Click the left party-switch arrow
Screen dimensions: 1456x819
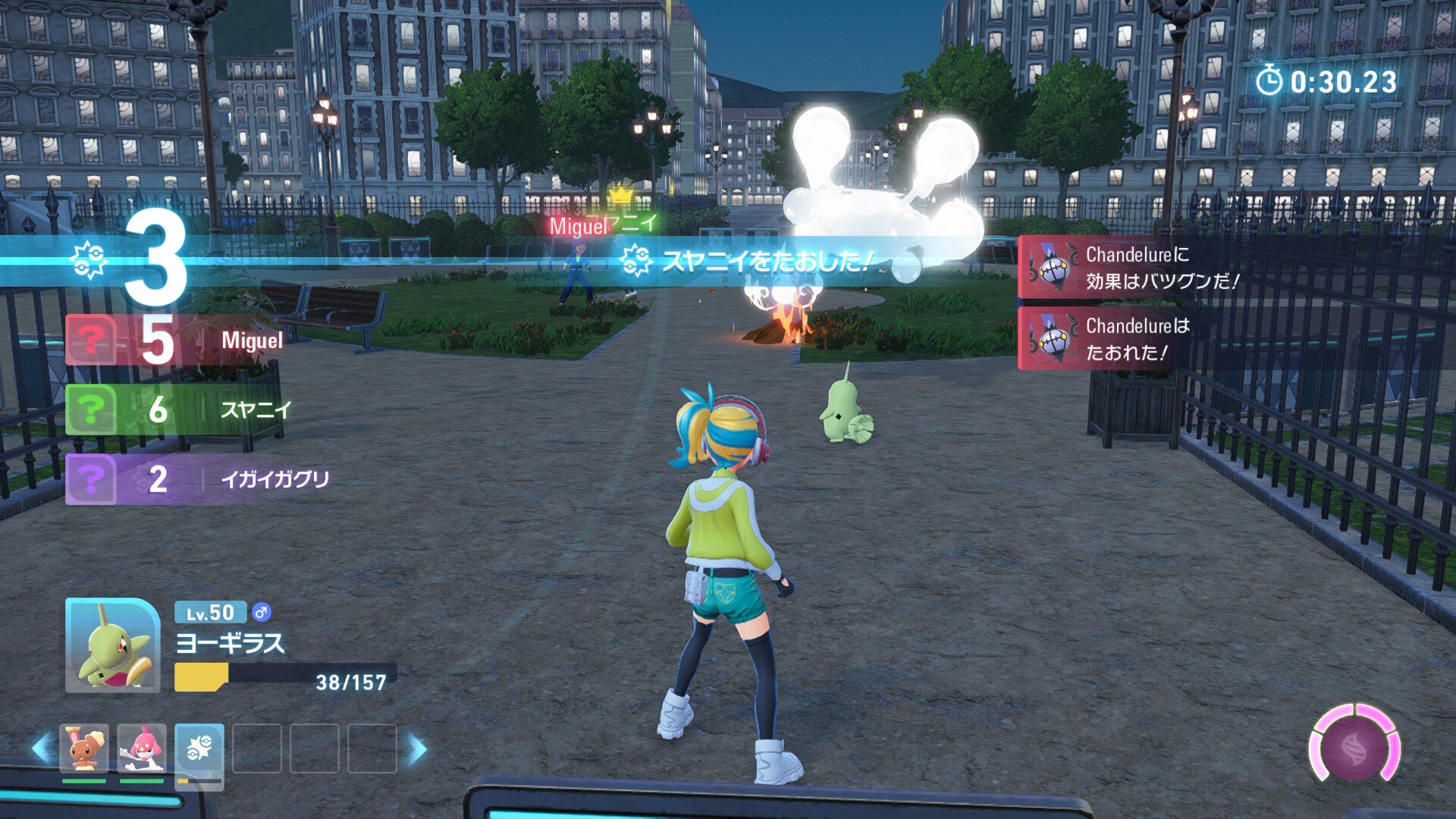(x=41, y=748)
